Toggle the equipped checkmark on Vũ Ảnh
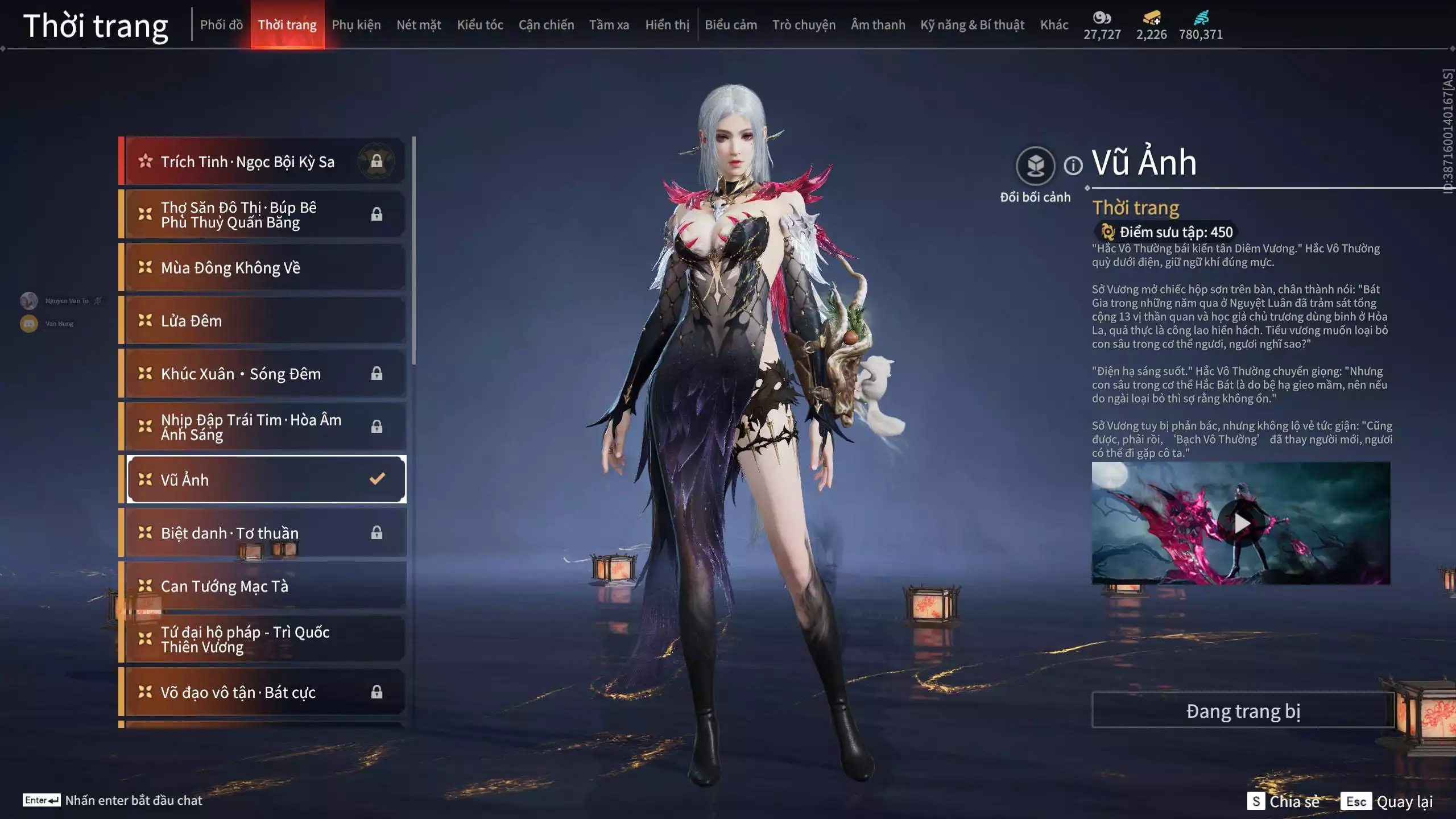 [377, 479]
